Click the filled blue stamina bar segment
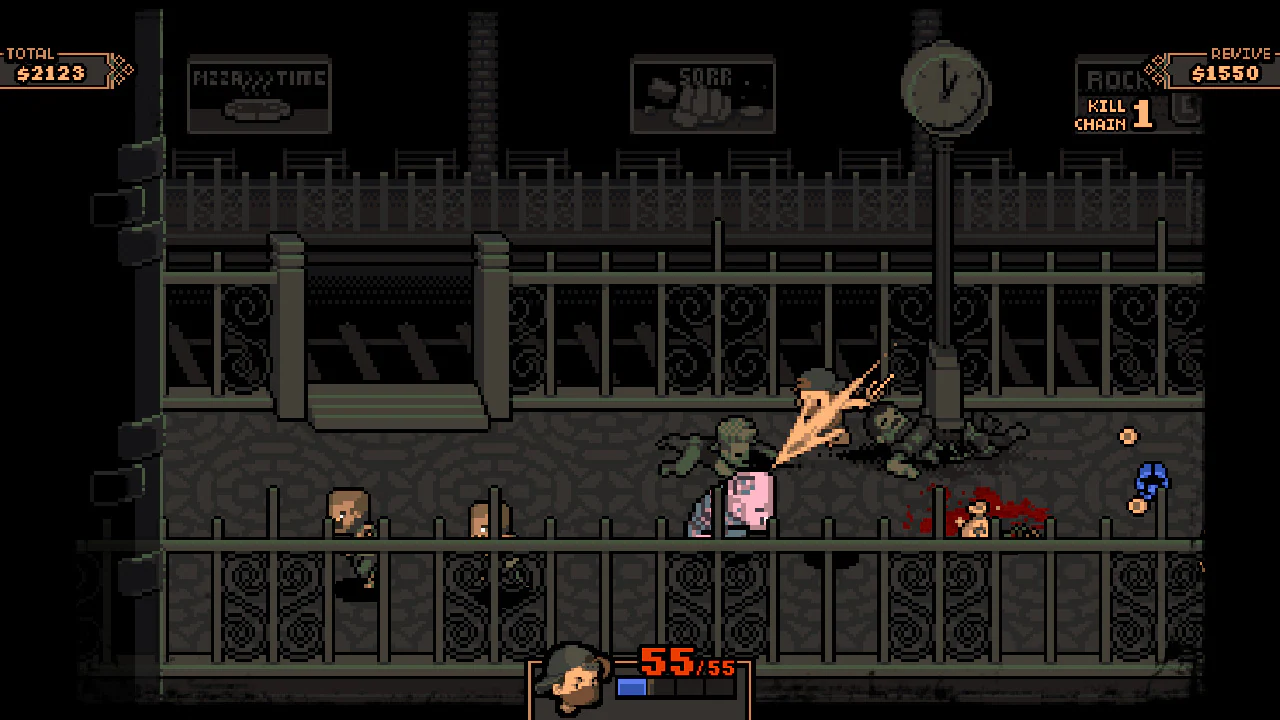This screenshot has height=720, width=1280. click(x=631, y=686)
